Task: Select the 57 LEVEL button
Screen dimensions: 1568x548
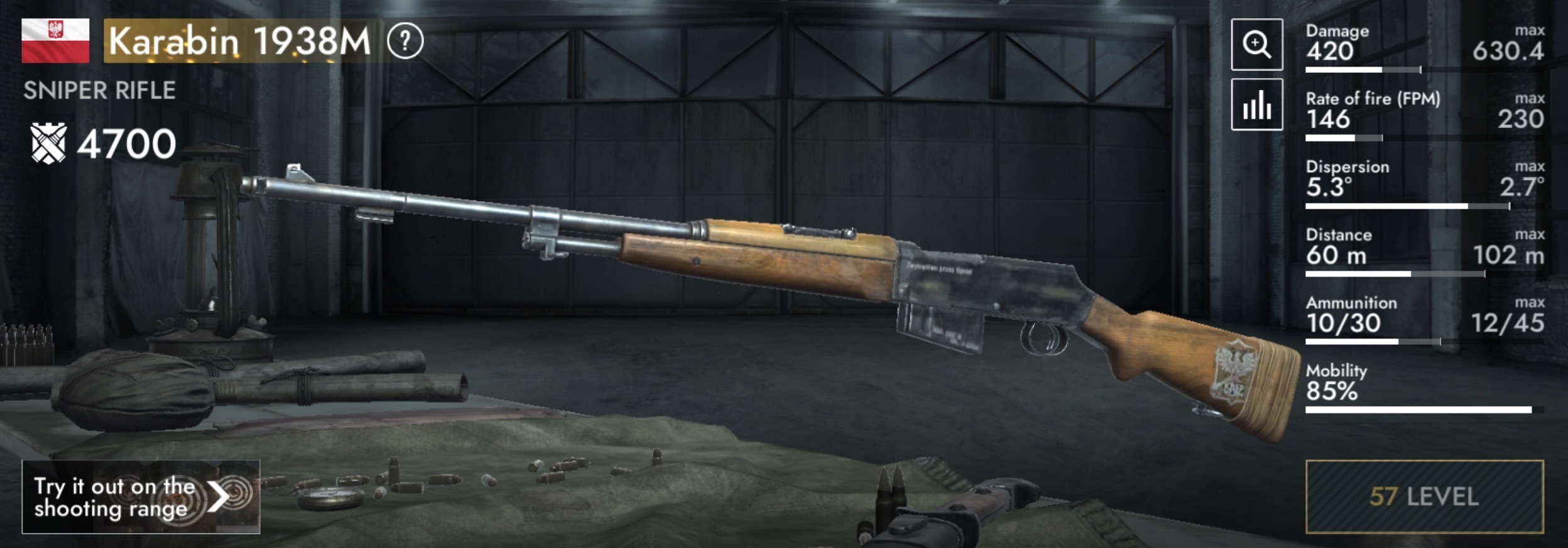Action: tap(1424, 496)
